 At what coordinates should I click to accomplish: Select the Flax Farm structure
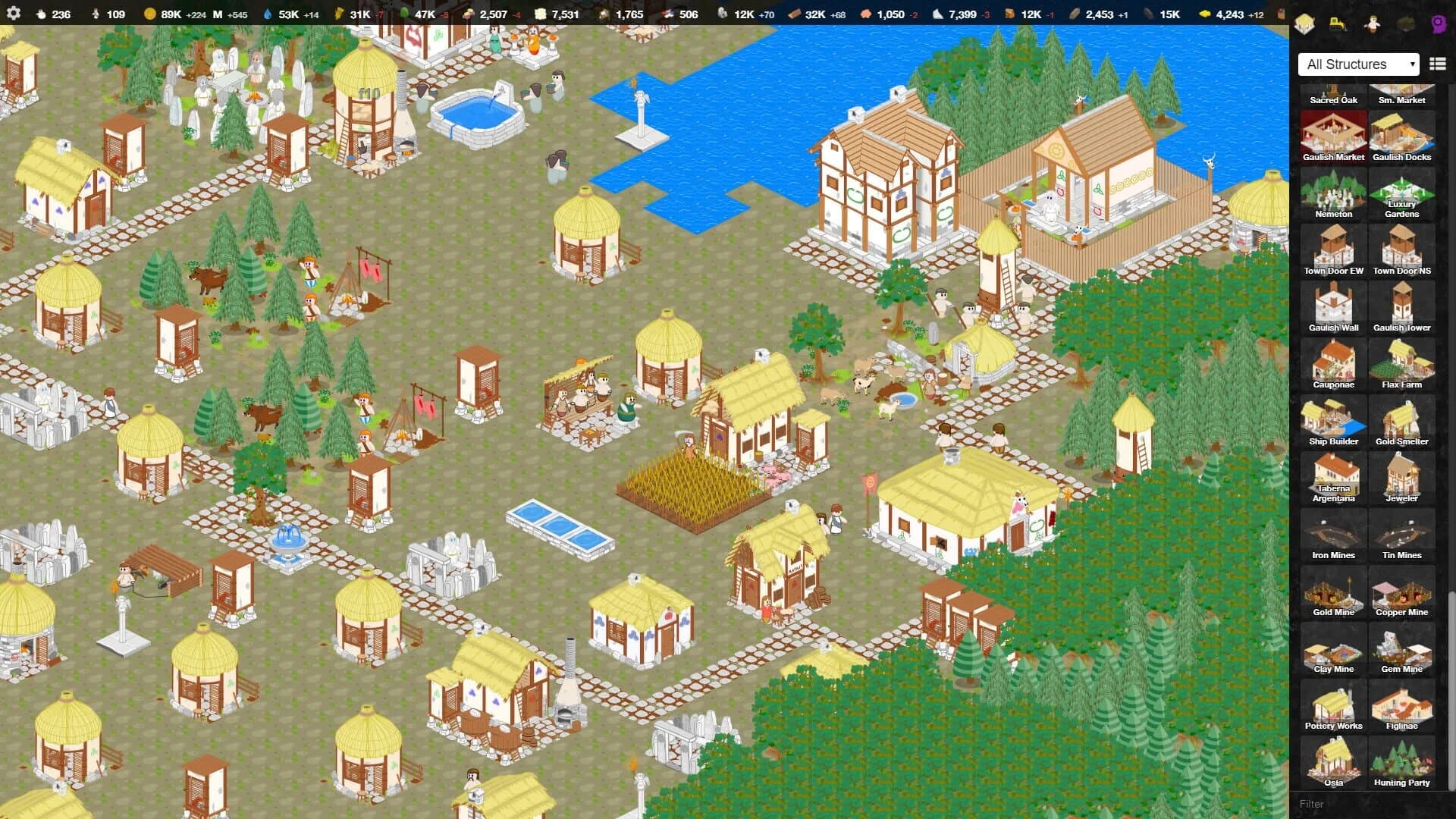point(1402,365)
